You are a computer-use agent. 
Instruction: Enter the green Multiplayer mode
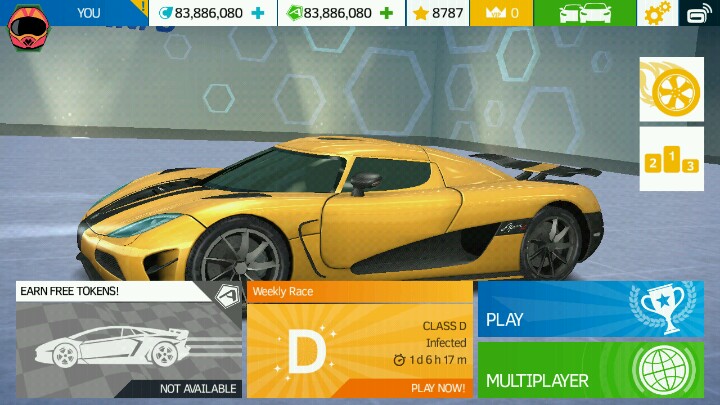pyautogui.click(x=590, y=370)
